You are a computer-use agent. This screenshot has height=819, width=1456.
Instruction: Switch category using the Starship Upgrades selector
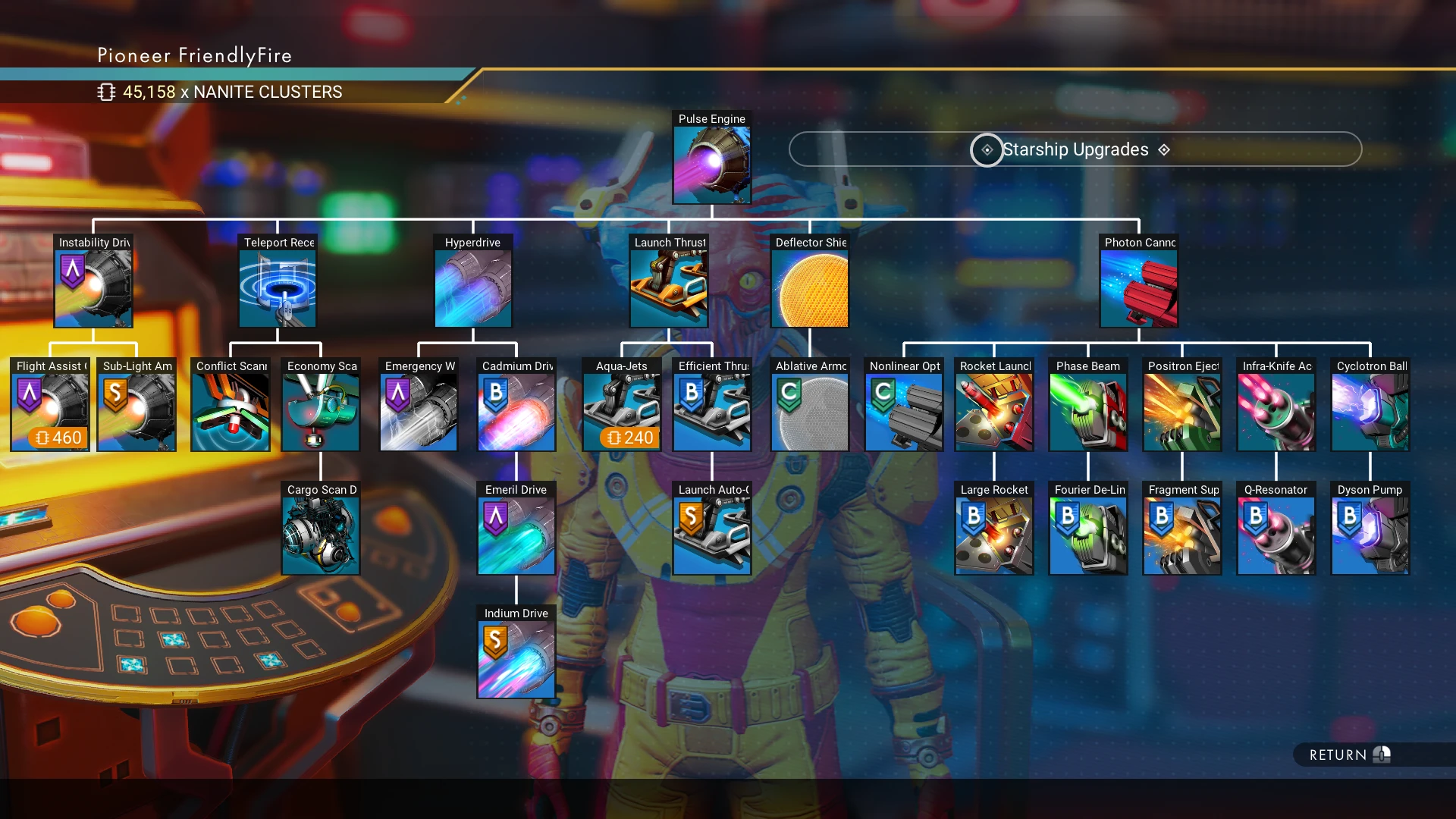coord(1075,149)
